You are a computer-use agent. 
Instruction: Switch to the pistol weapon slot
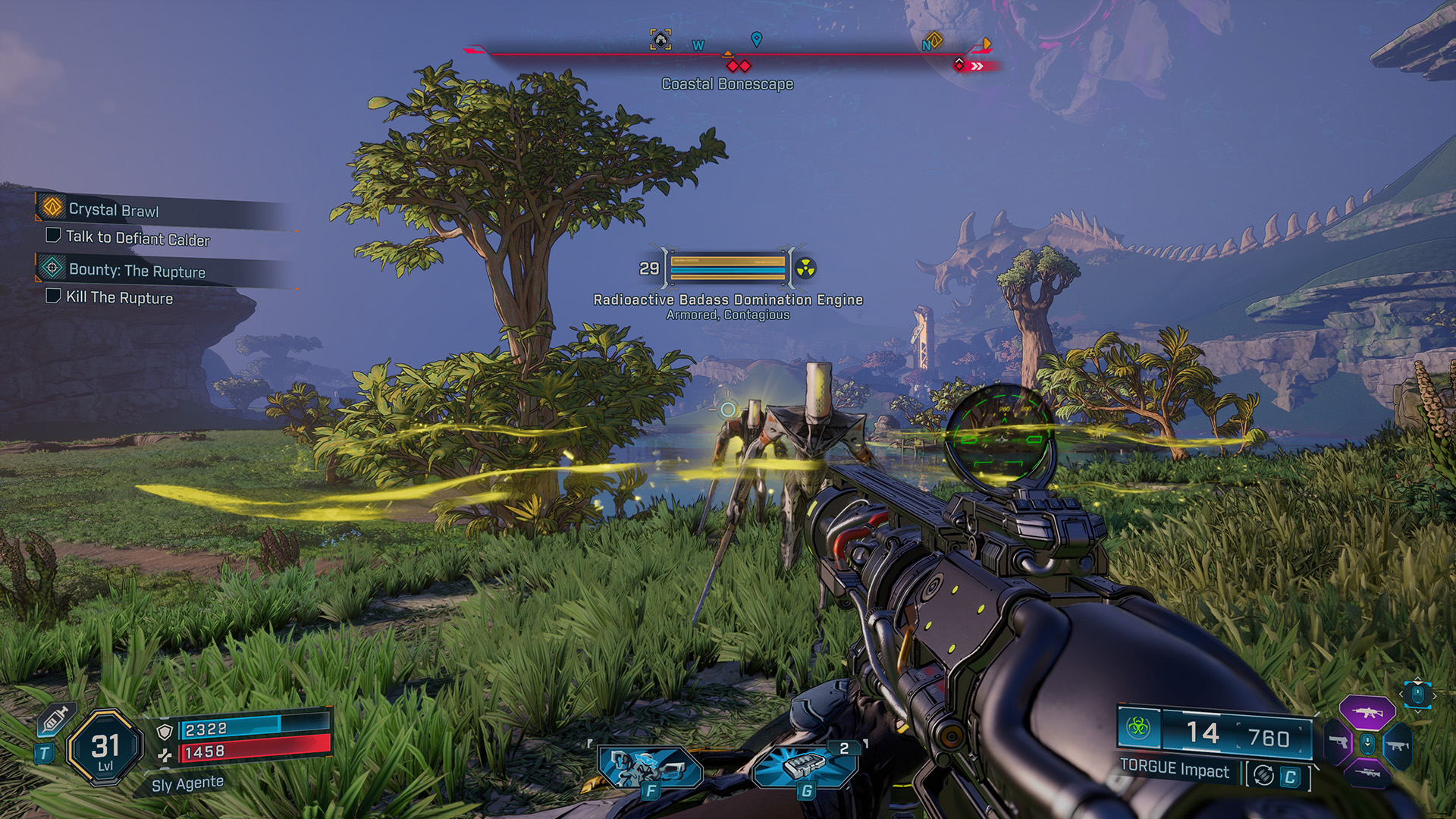1338,743
